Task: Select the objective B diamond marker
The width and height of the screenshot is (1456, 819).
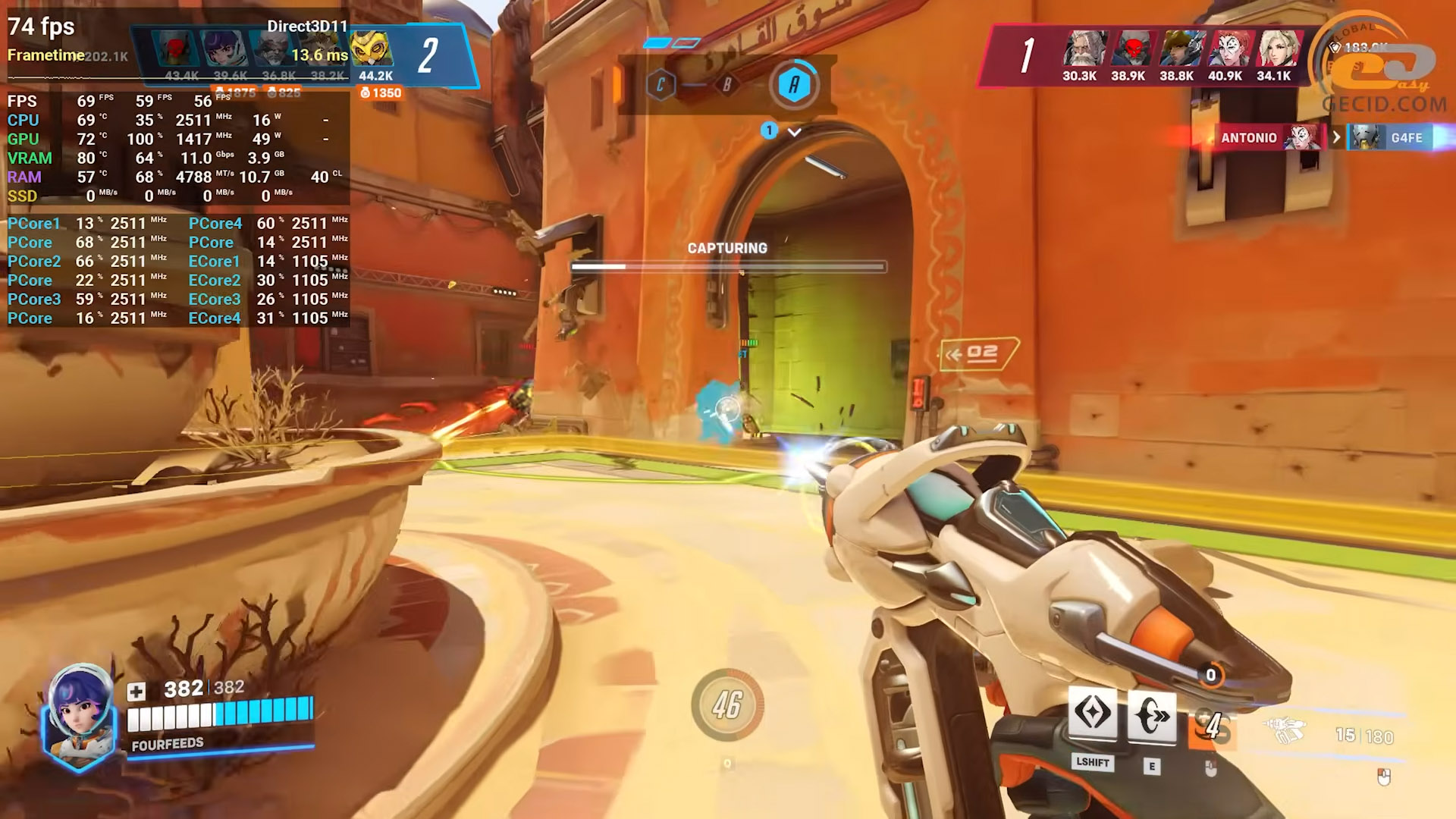Action: coord(726,85)
